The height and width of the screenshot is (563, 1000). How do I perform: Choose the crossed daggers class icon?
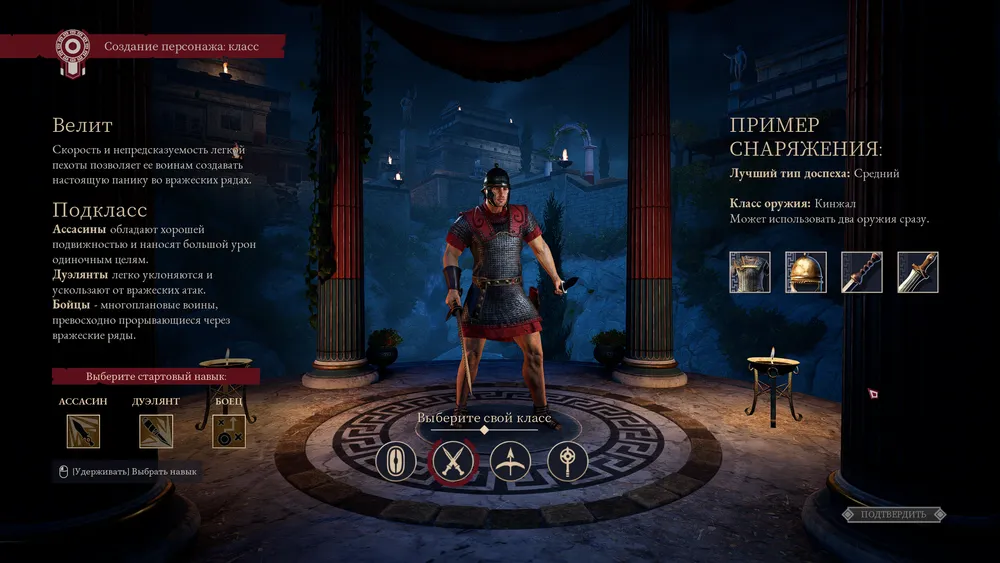pos(453,462)
